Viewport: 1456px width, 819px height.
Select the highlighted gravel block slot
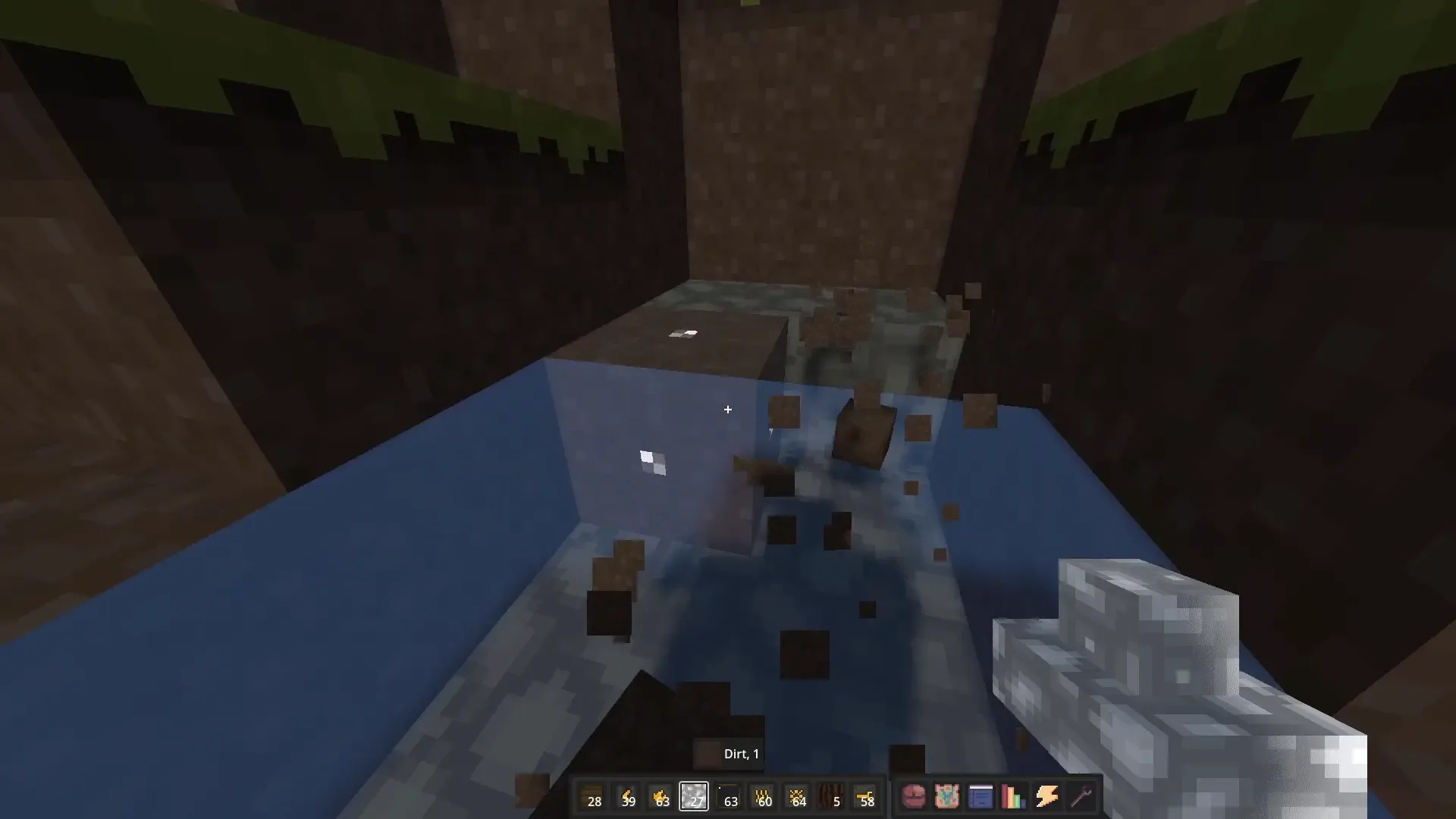click(695, 796)
